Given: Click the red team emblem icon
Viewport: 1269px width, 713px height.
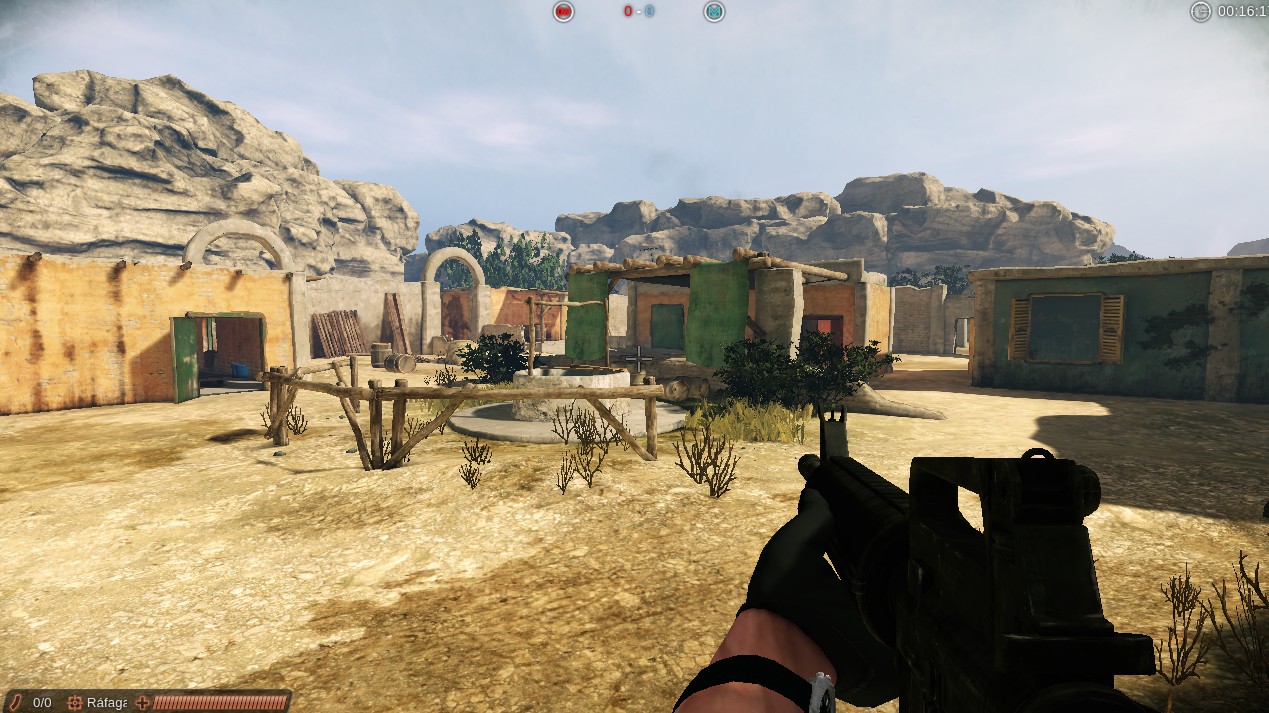Looking at the screenshot, I should point(564,12).
